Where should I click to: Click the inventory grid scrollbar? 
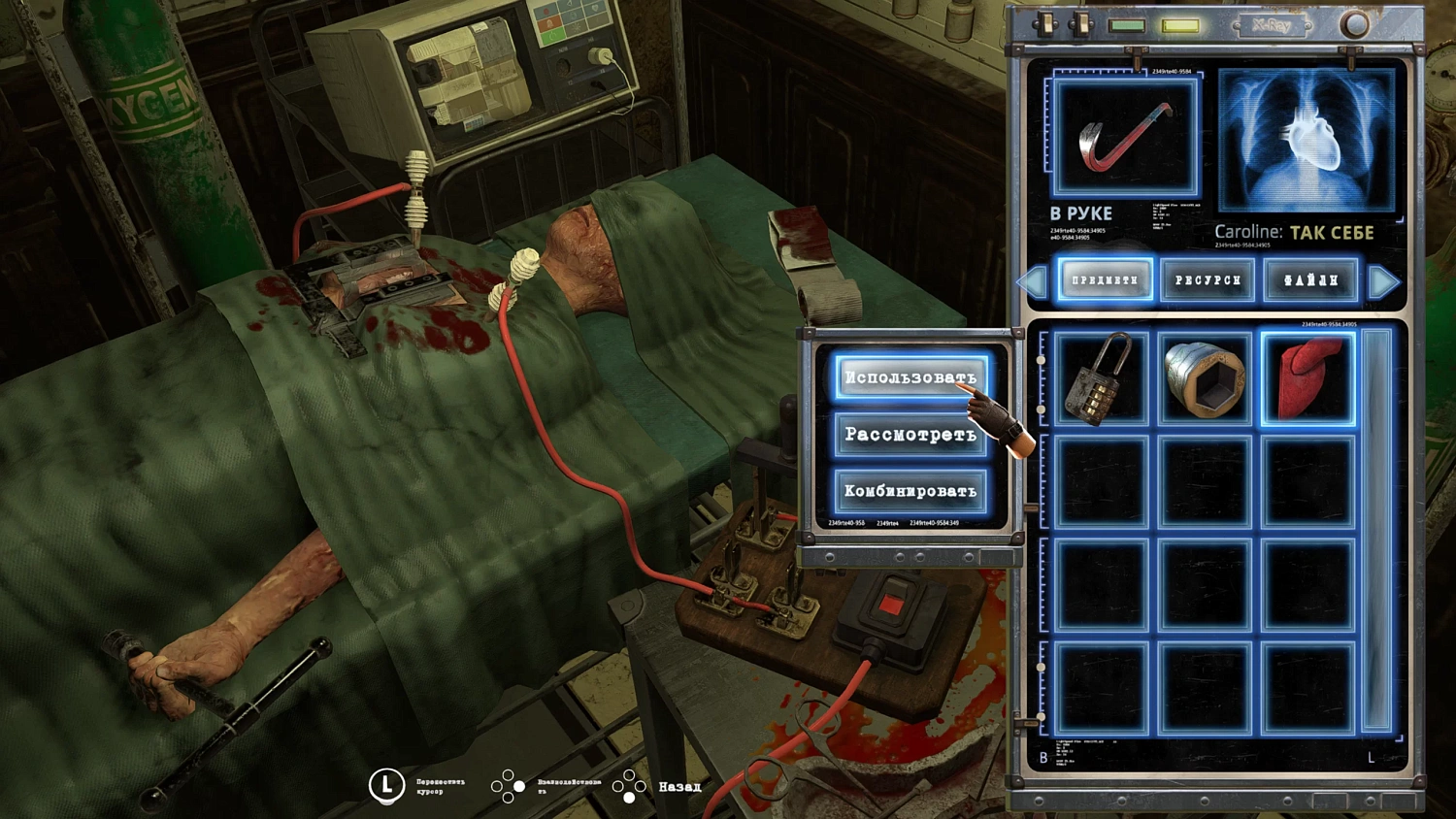point(1375,529)
